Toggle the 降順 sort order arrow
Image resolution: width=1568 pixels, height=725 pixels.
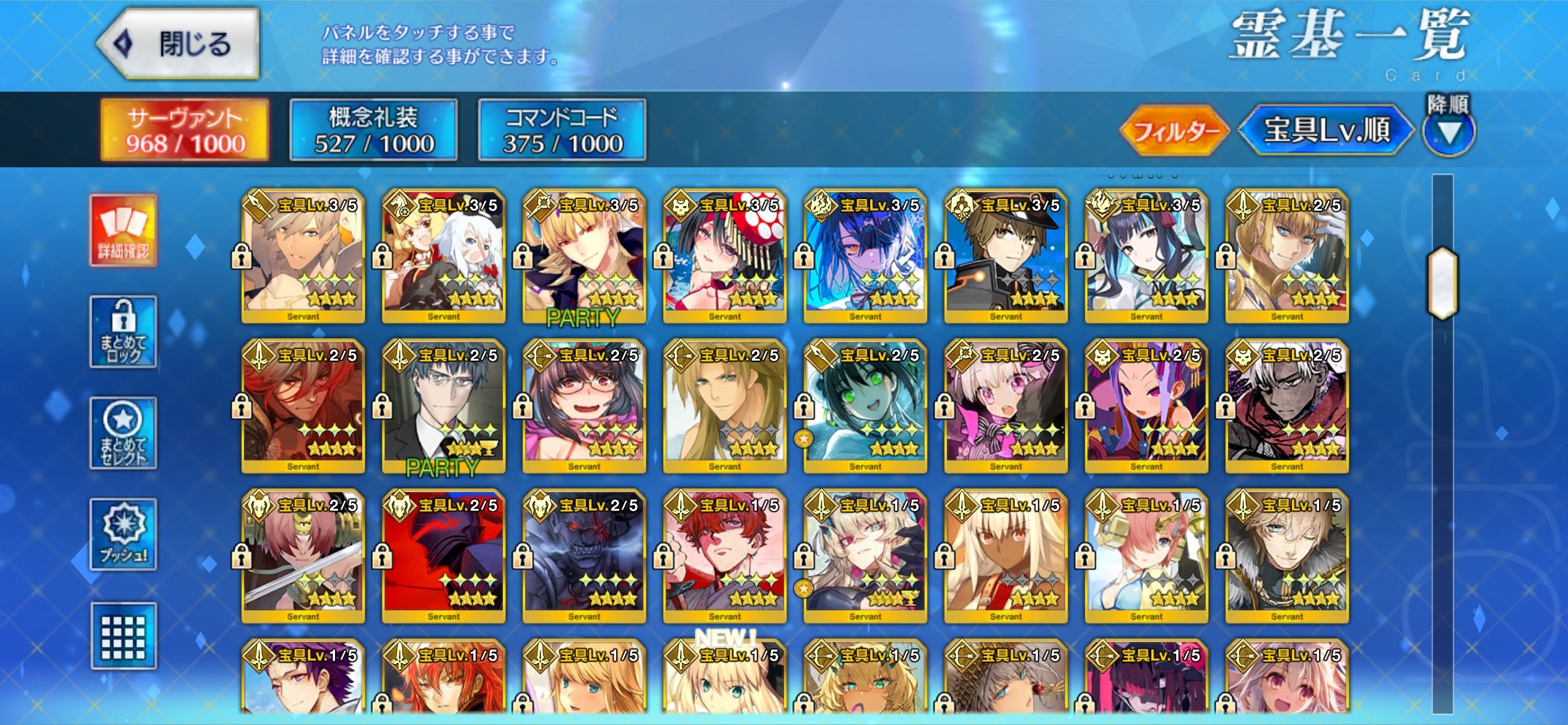(x=1448, y=131)
